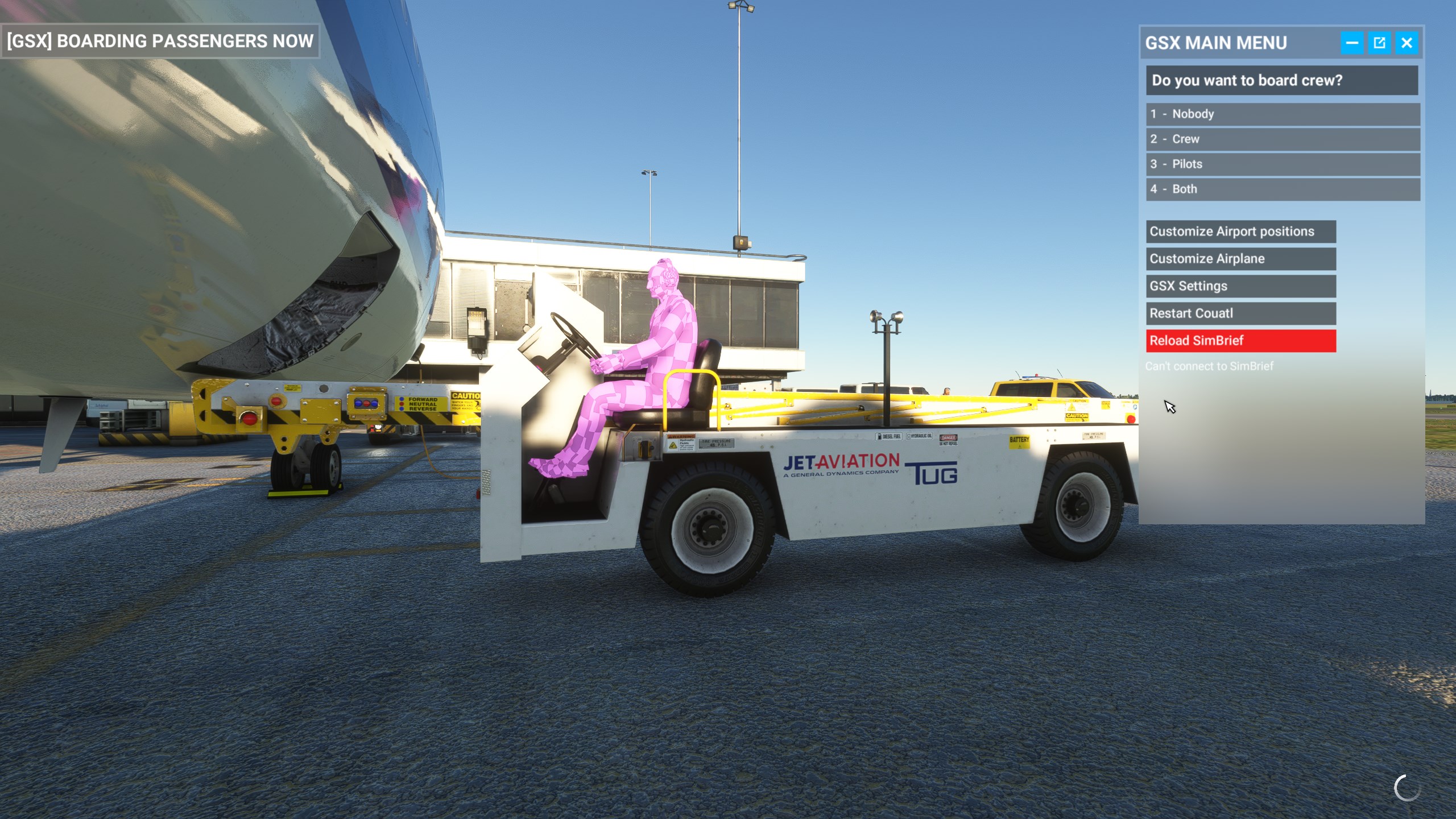Minimize the GSX Main Menu panel
1456x819 pixels.
1352,43
